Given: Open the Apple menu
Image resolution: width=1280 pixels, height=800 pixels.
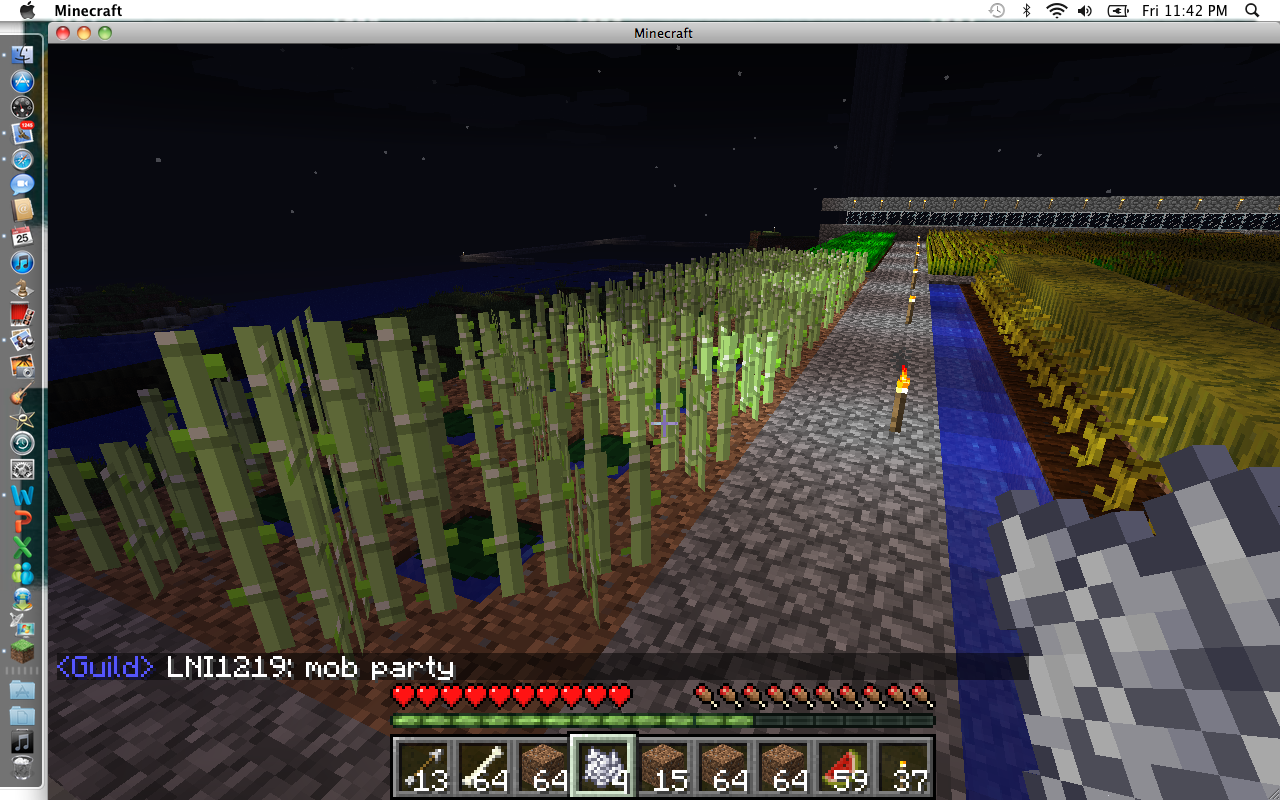Looking at the screenshot, I should (26, 11).
